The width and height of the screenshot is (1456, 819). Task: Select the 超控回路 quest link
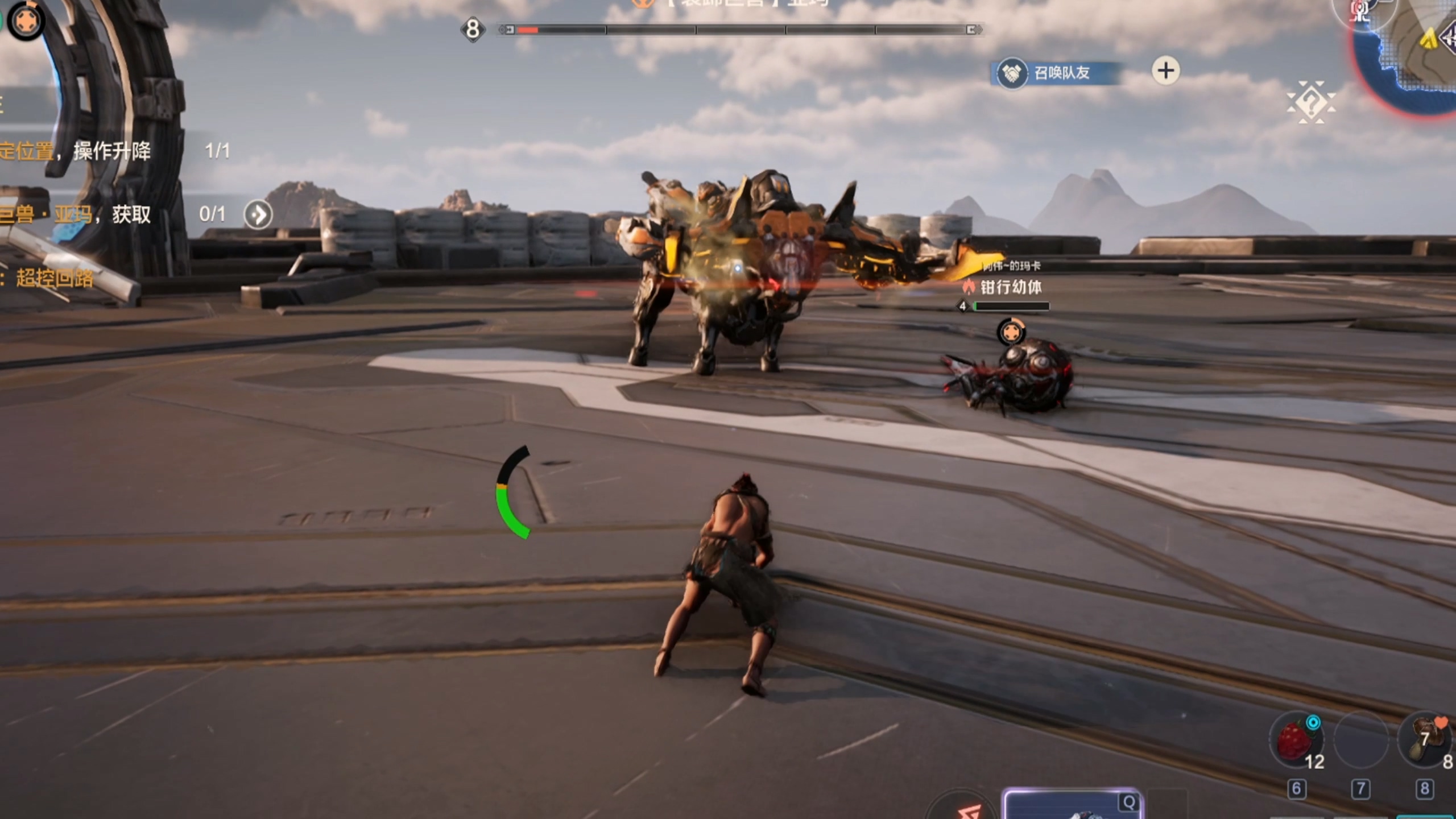(54, 278)
